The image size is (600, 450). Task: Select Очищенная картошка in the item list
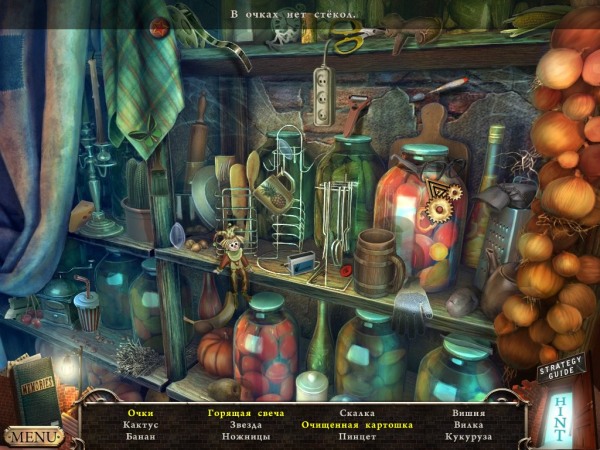coord(357,424)
